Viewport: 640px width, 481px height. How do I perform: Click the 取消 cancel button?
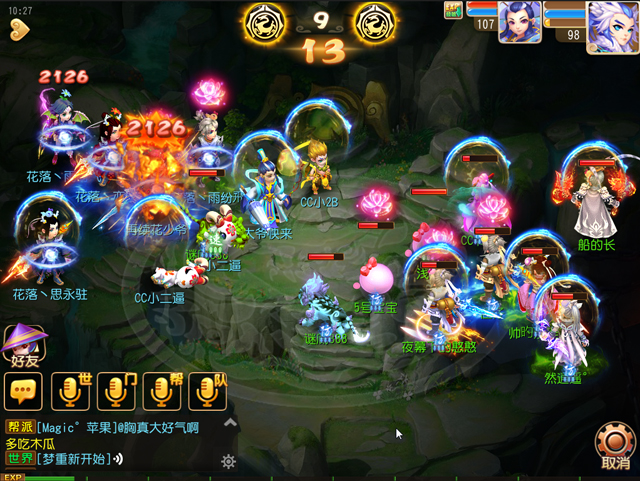(614, 446)
